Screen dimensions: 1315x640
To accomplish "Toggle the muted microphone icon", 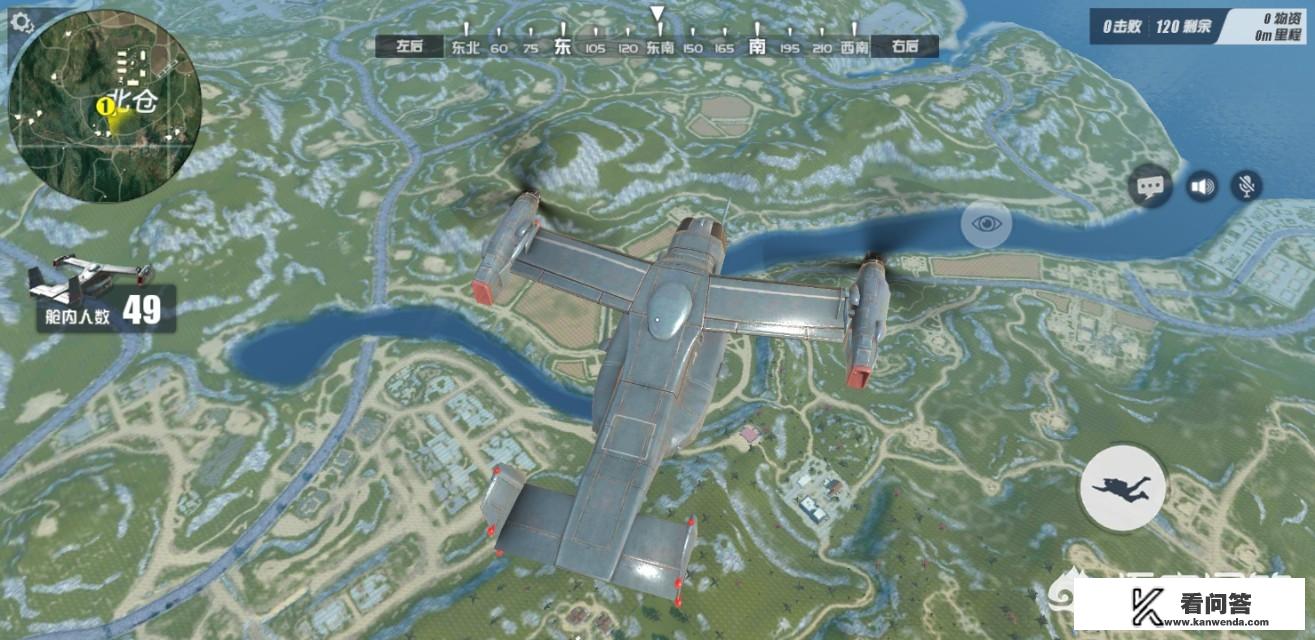I will 1246,186.
